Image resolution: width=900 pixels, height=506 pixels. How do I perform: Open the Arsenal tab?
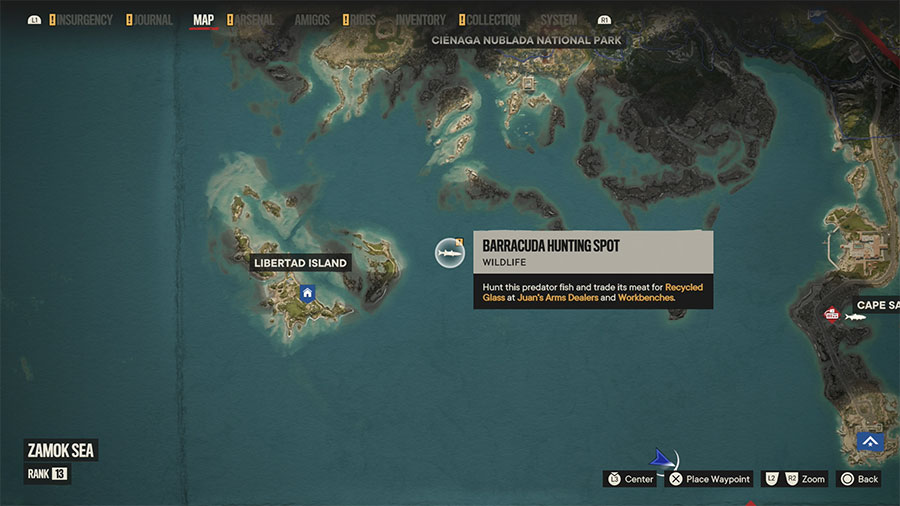pos(254,20)
